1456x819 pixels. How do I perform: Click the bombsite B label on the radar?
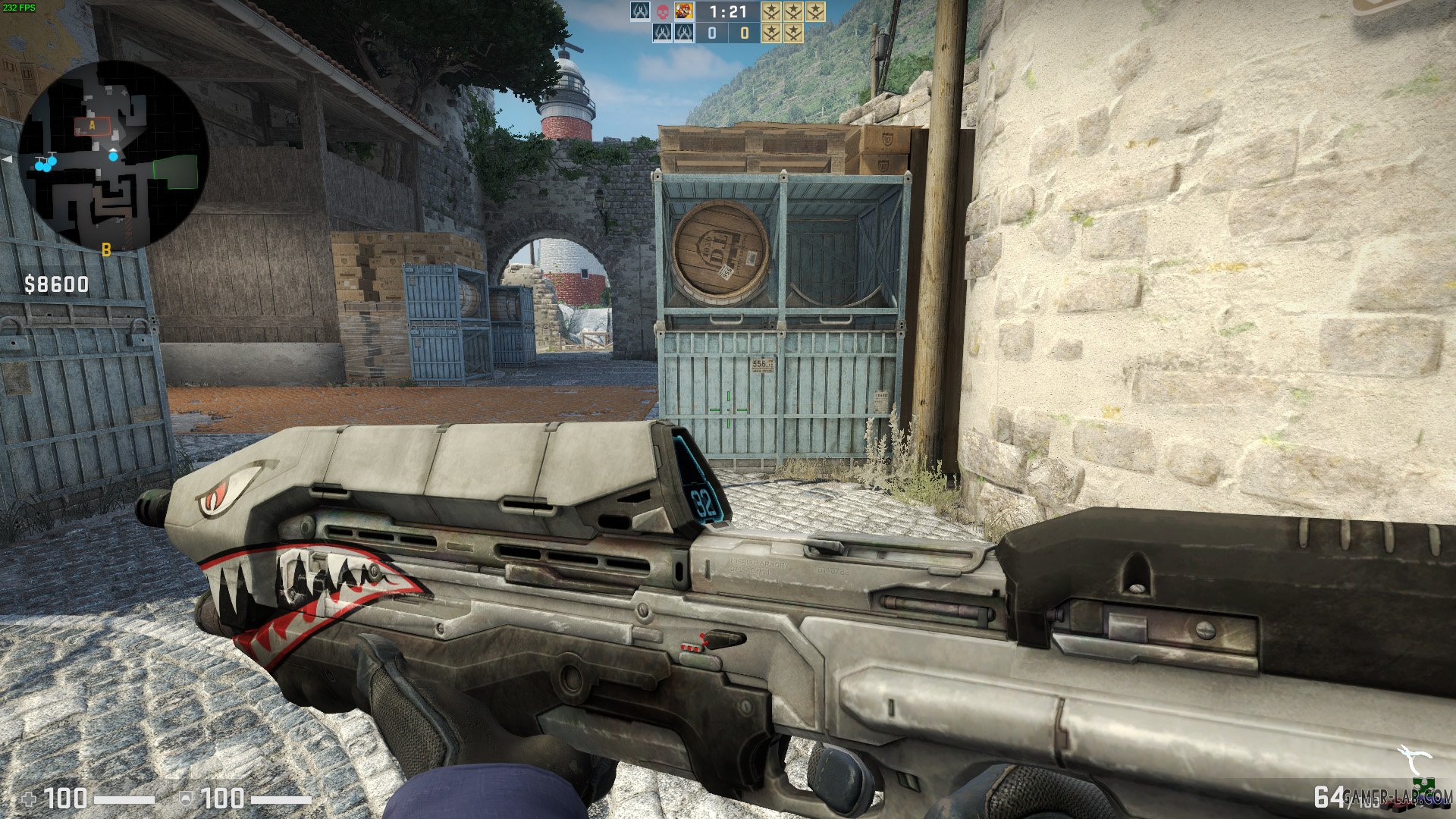click(105, 248)
